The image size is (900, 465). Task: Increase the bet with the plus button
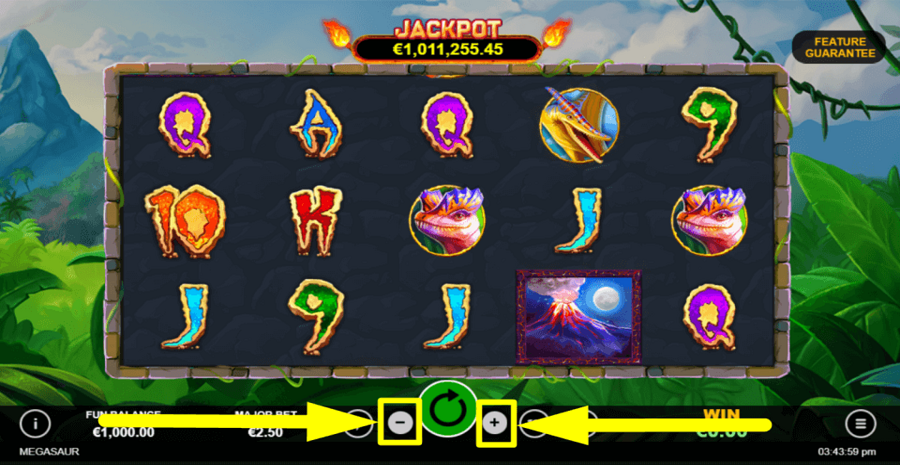(x=495, y=423)
